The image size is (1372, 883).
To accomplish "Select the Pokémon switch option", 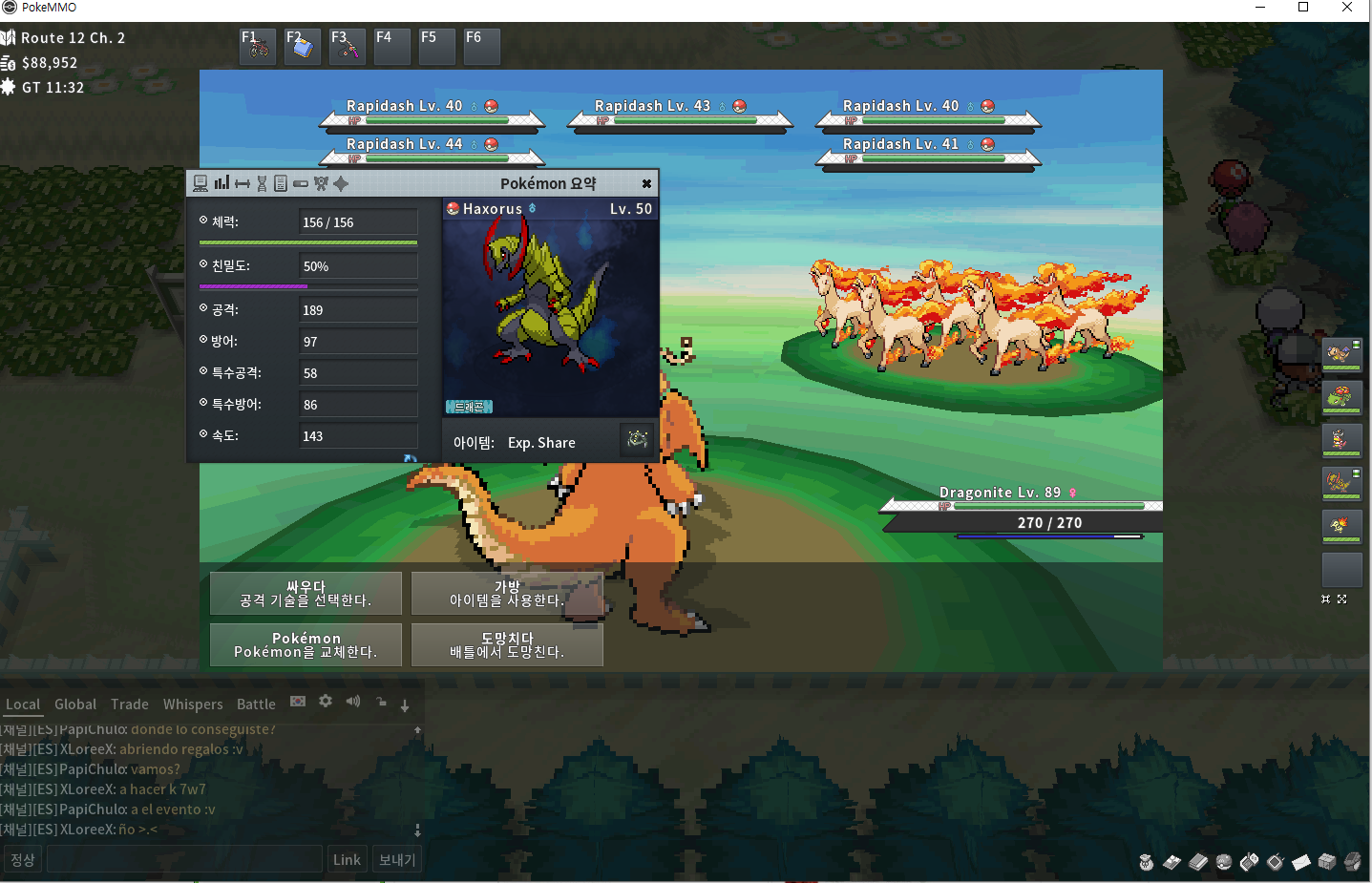I will tap(306, 645).
